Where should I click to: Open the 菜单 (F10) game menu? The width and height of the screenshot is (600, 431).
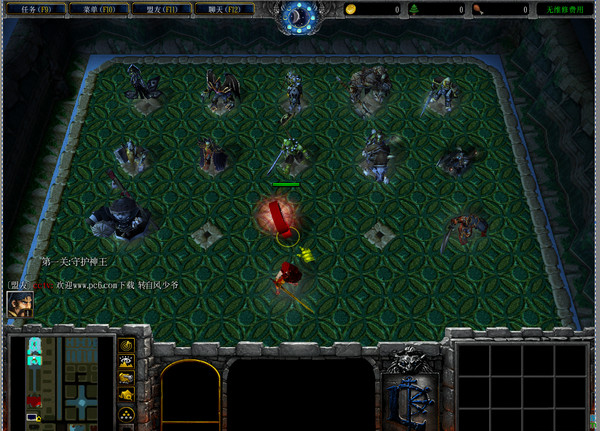[x=98, y=9]
